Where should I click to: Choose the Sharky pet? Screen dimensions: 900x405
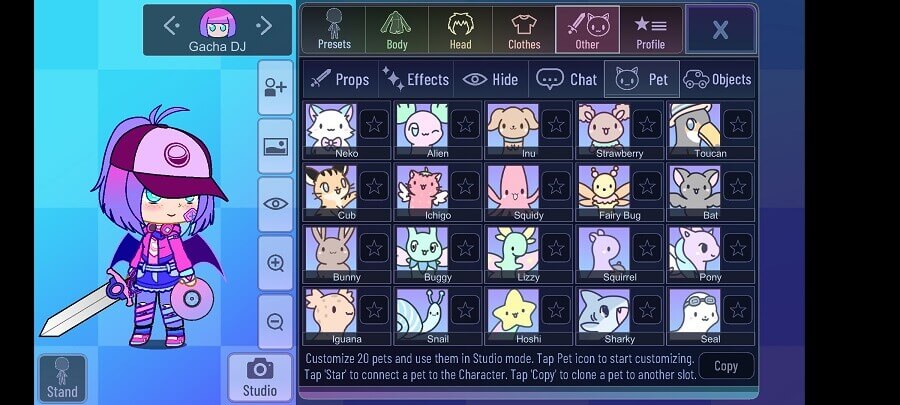pos(604,314)
